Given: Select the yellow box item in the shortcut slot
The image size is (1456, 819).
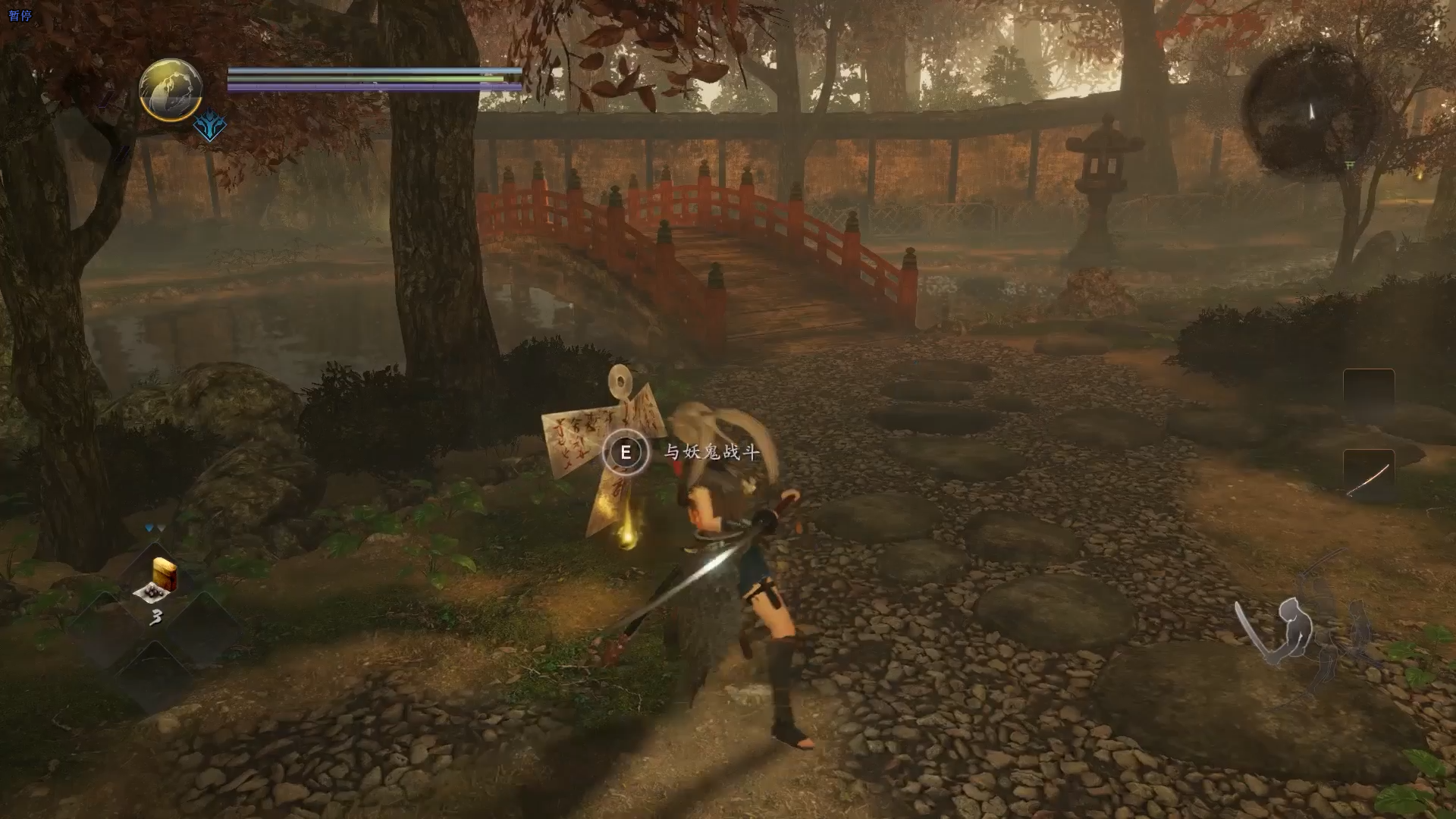Looking at the screenshot, I should click(164, 574).
